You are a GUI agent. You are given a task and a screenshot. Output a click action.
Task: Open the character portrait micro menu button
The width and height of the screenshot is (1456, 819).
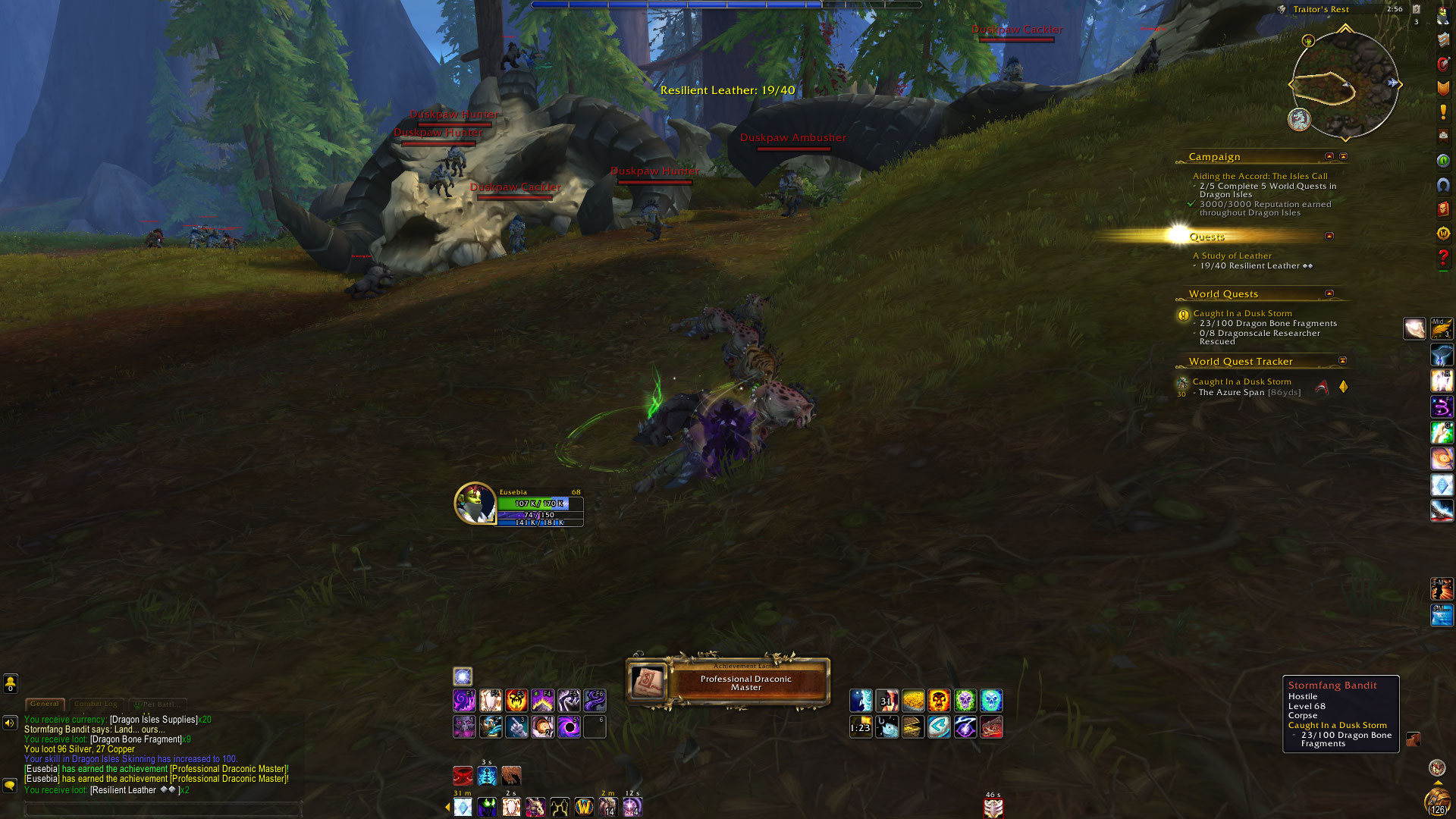(1443, 15)
